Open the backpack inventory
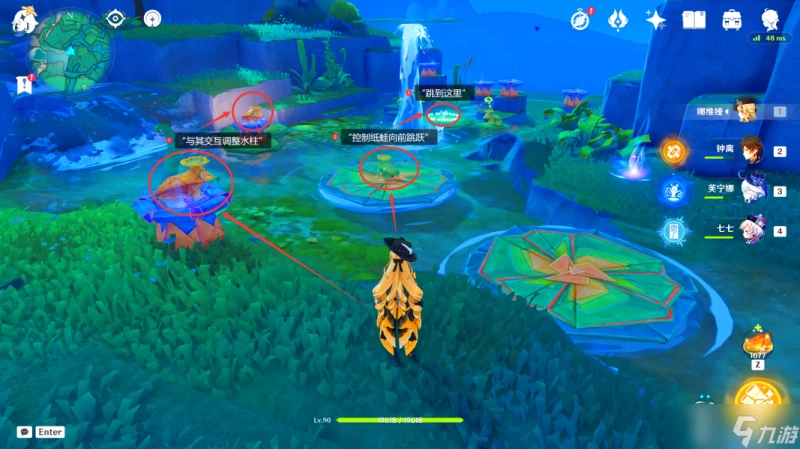 pyautogui.click(x=732, y=19)
